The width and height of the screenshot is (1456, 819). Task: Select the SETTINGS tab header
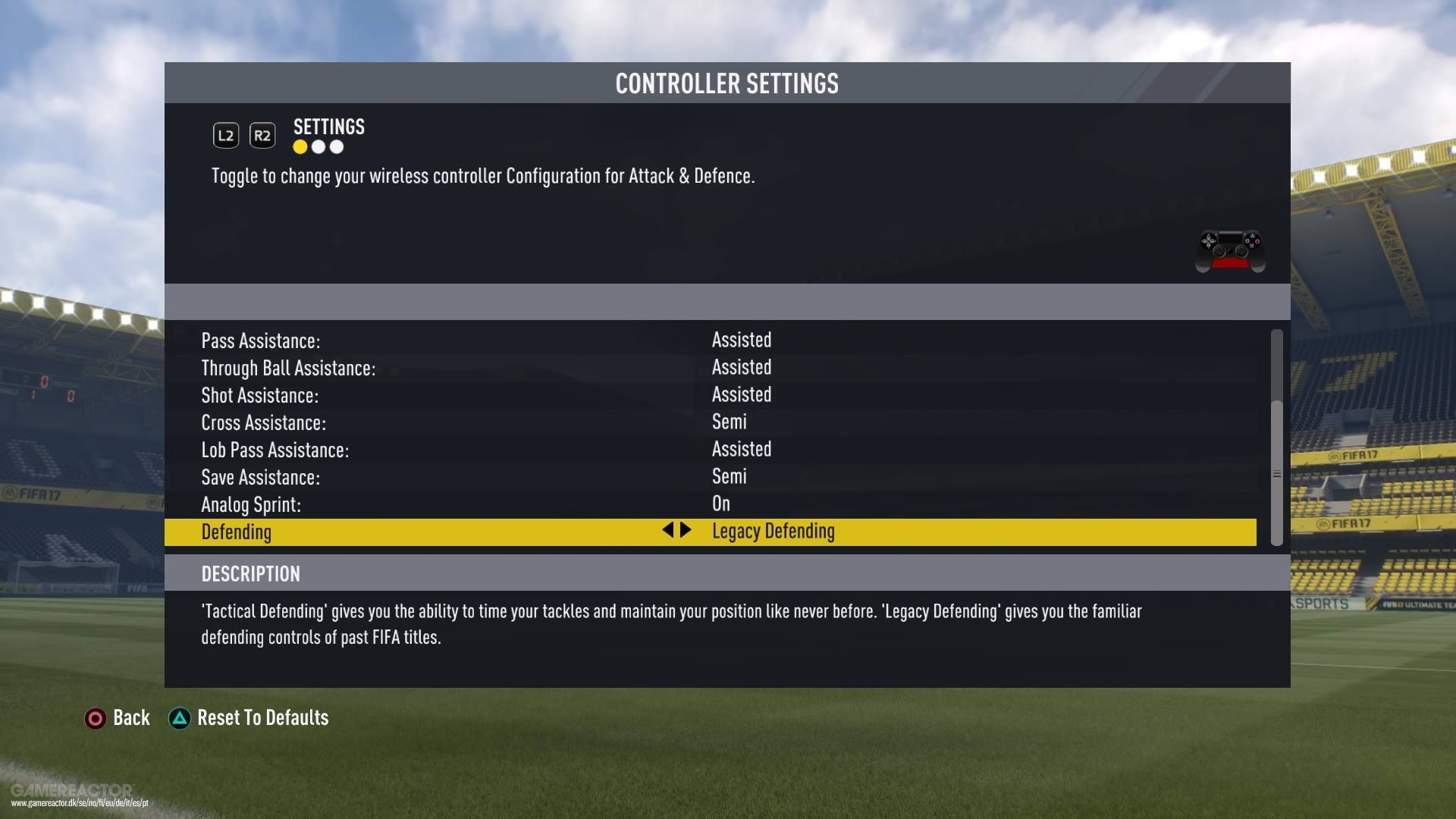tap(328, 127)
